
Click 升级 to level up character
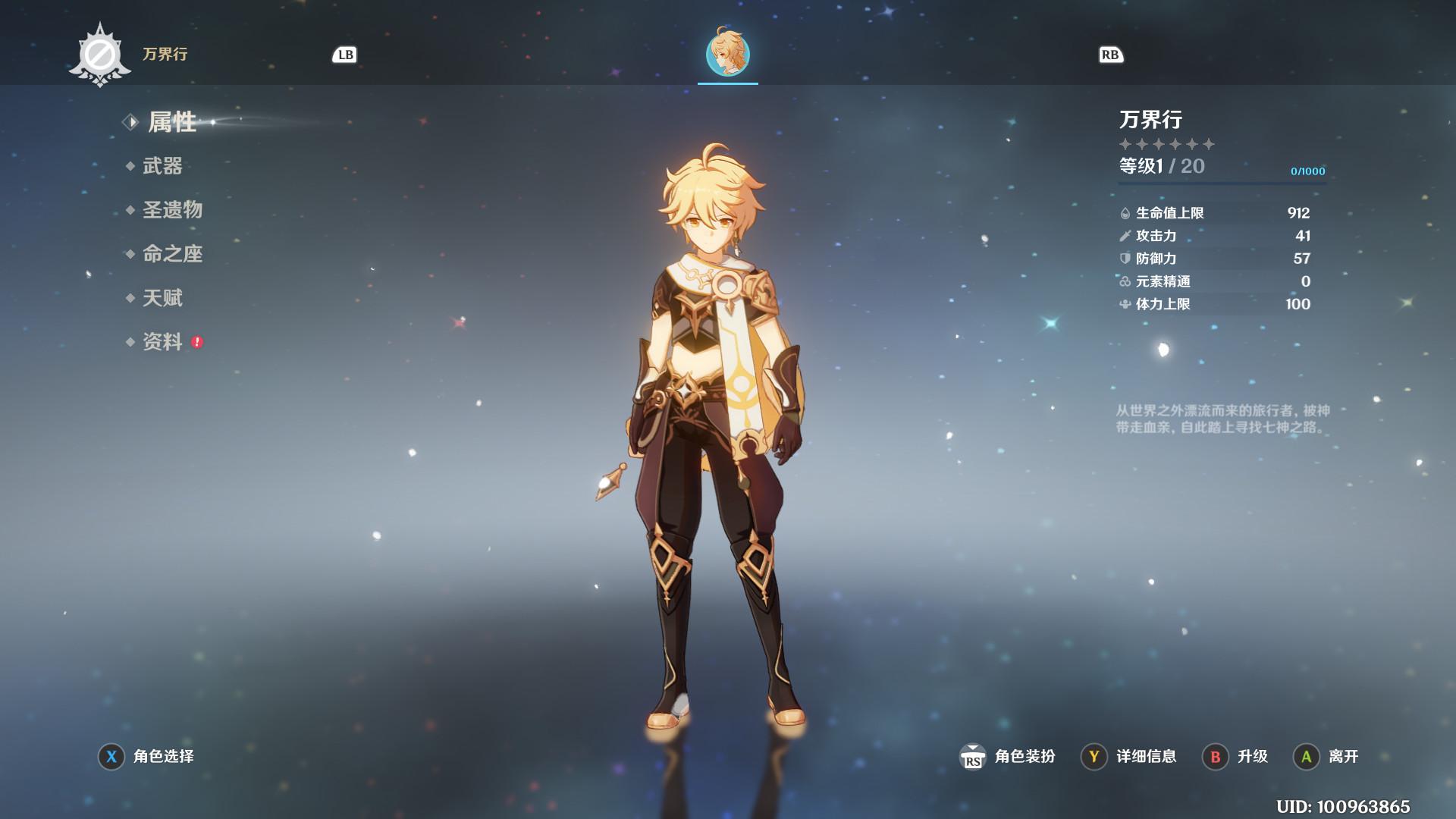(1236, 756)
